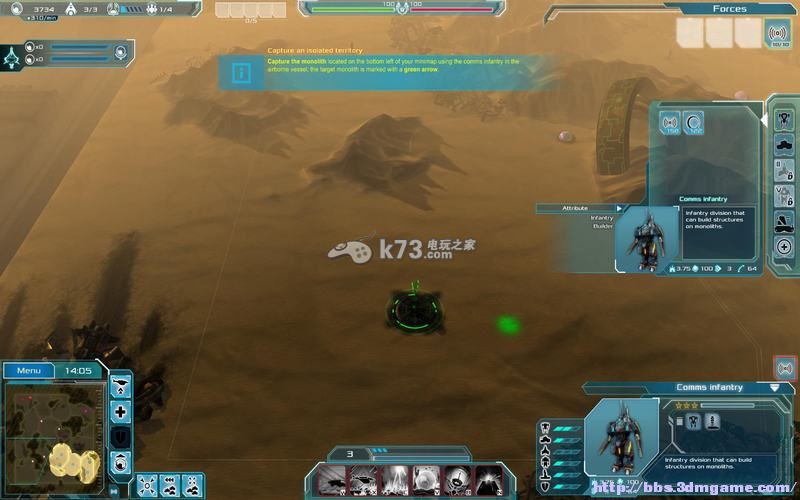Image resolution: width=800 pixels, height=500 pixels.
Task: Click the Forces panel header
Action: tap(729, 9)
